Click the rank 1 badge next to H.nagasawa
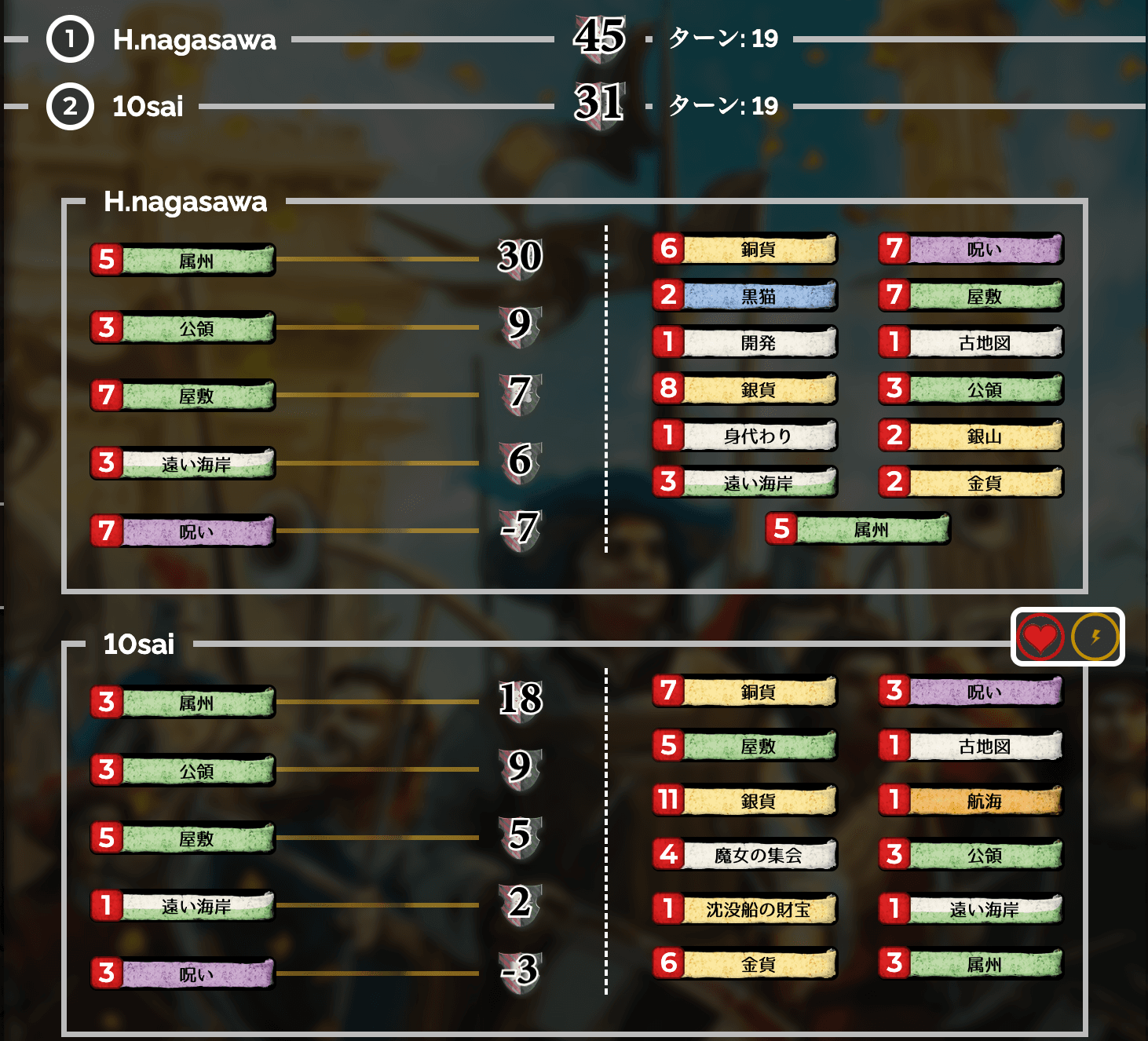The height and width of the screenshot is (1041, 1148). coord(69,41)
